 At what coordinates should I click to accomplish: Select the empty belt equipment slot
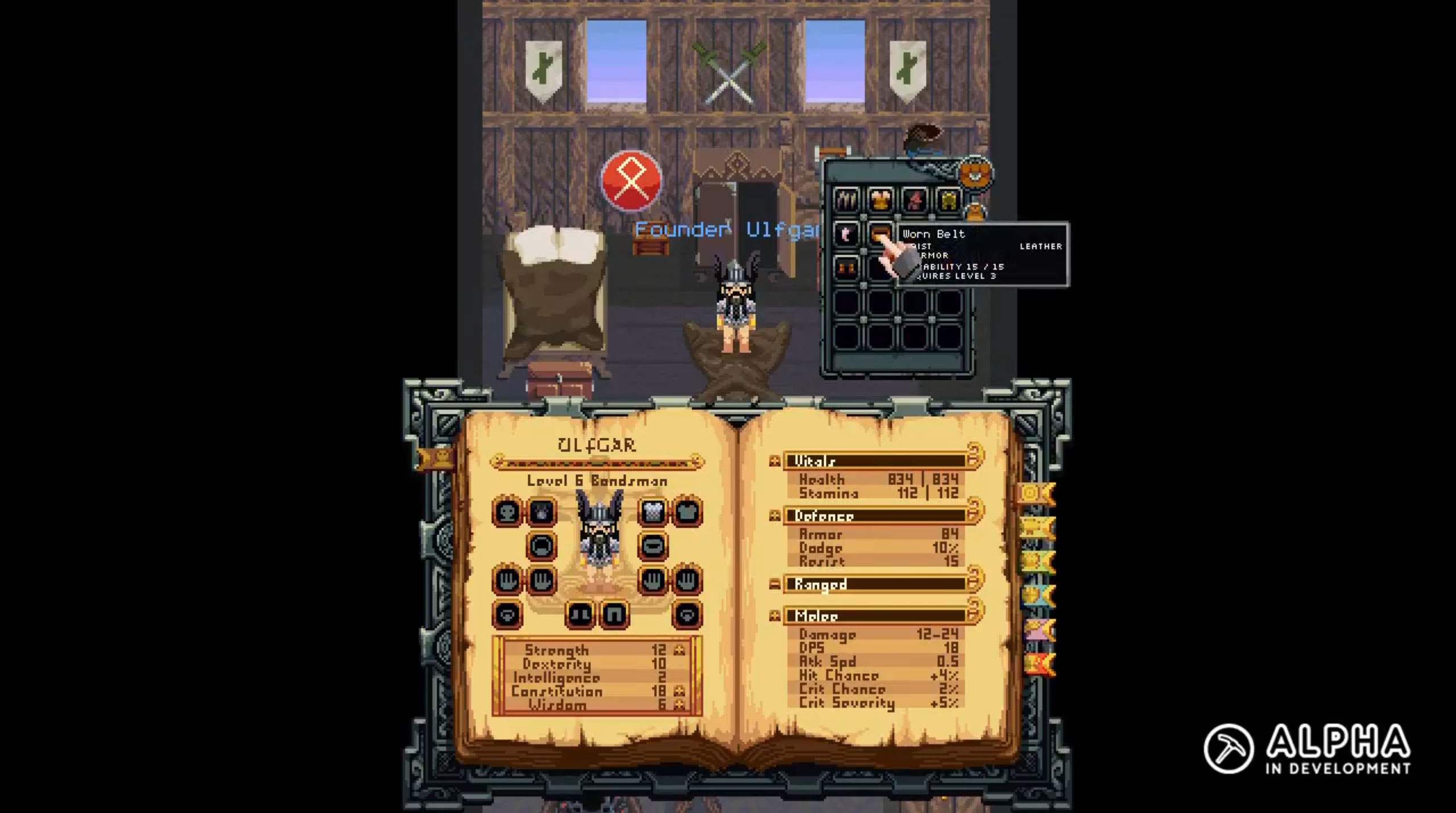pyautogui.click(x=653, y=546)
